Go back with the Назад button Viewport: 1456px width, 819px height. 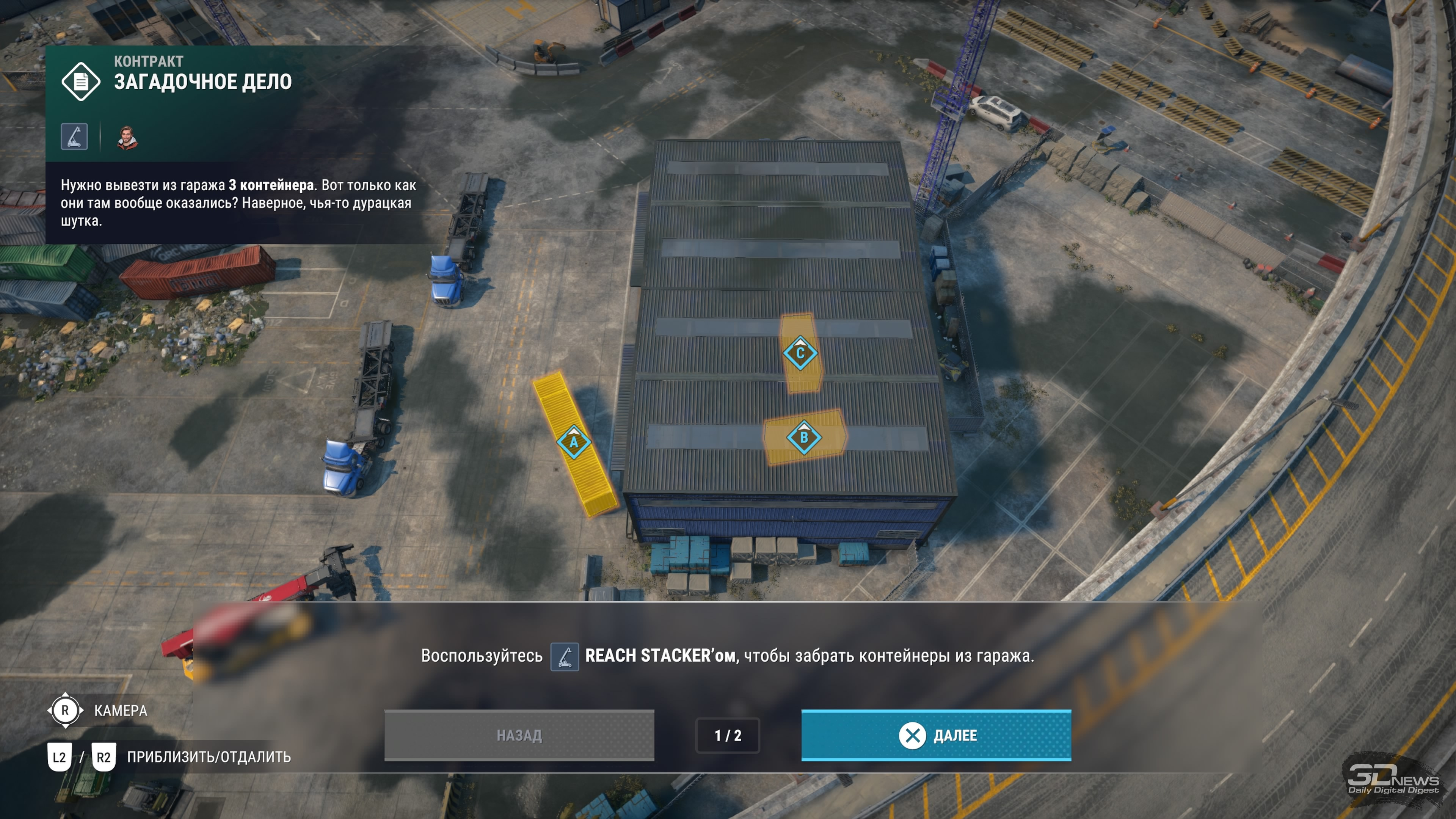[x=519, y=735]
